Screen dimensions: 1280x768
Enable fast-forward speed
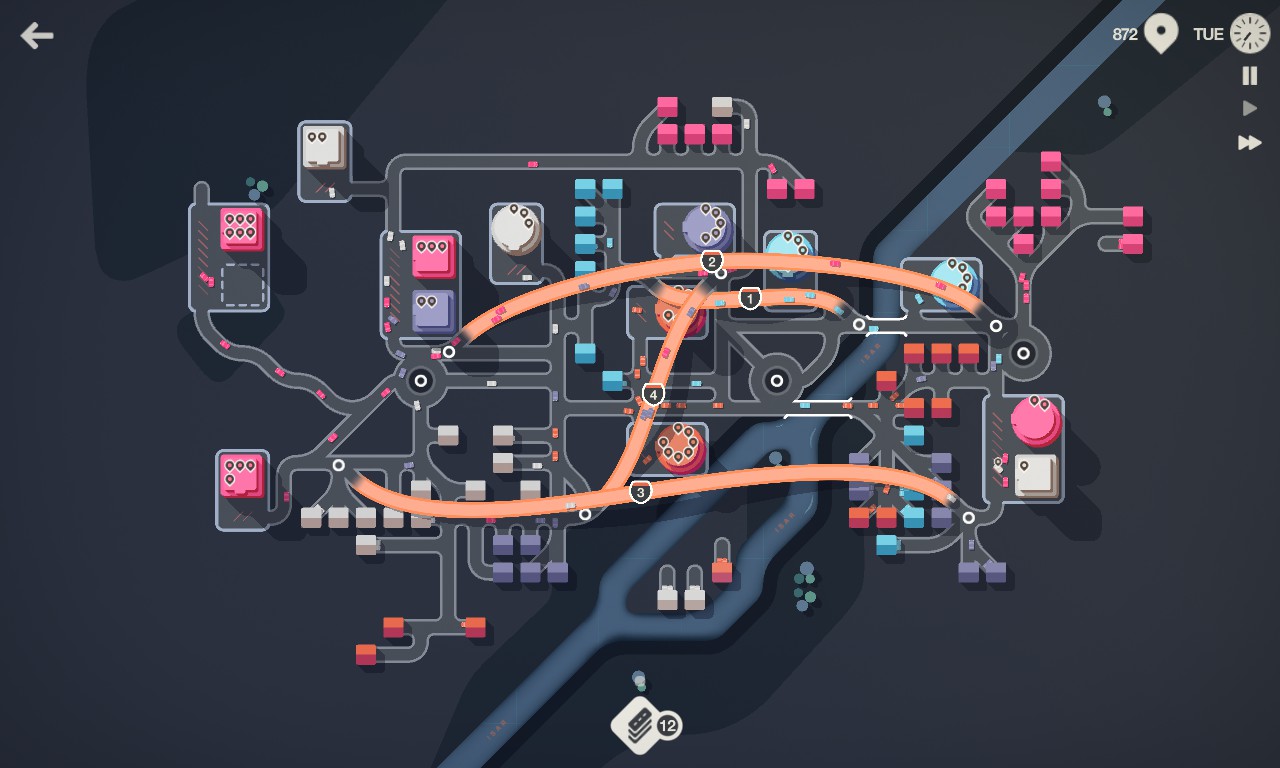click(x=1250, y=142)
